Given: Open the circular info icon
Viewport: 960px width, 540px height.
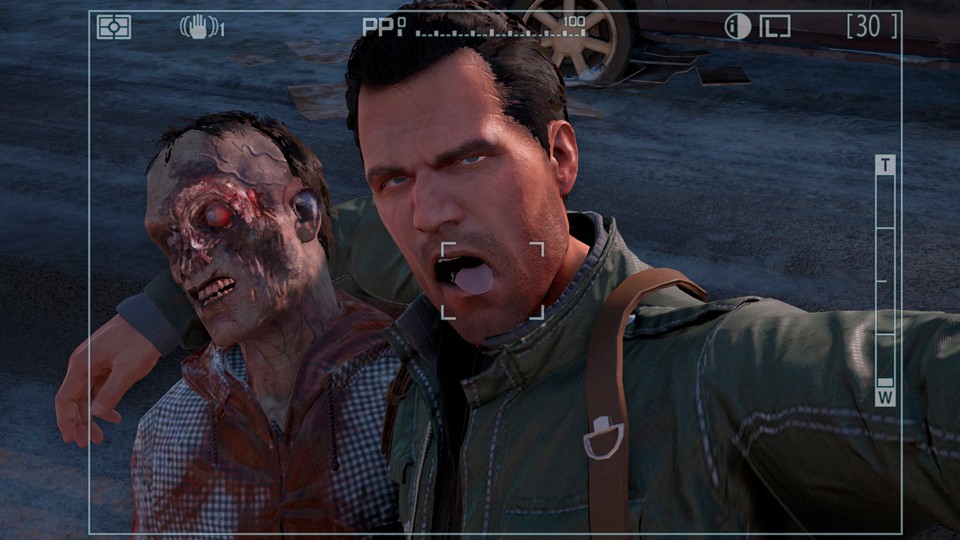Looking at the screenshot, I should (737, 27).
